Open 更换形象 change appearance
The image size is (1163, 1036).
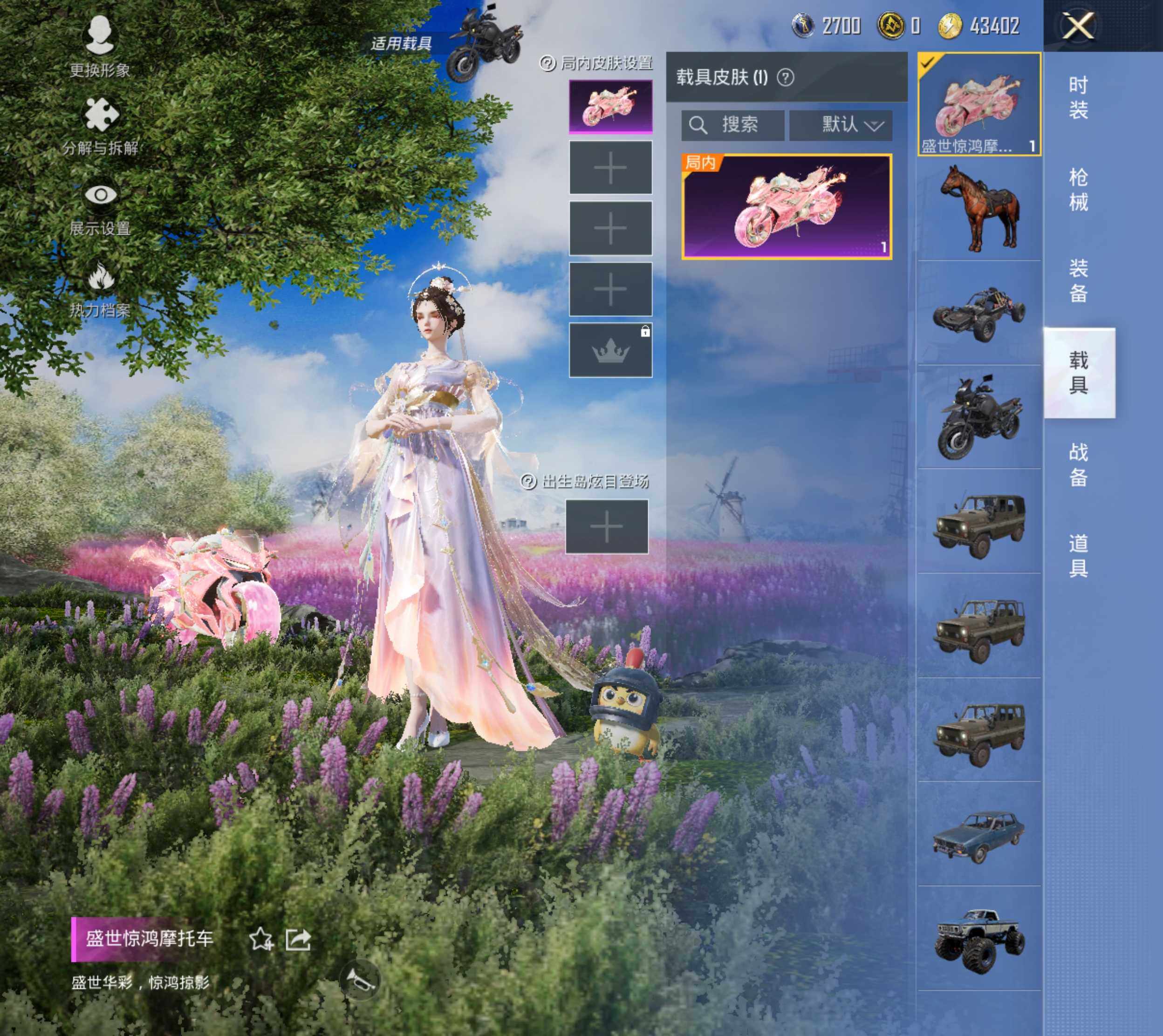click(x=100, y=47)
